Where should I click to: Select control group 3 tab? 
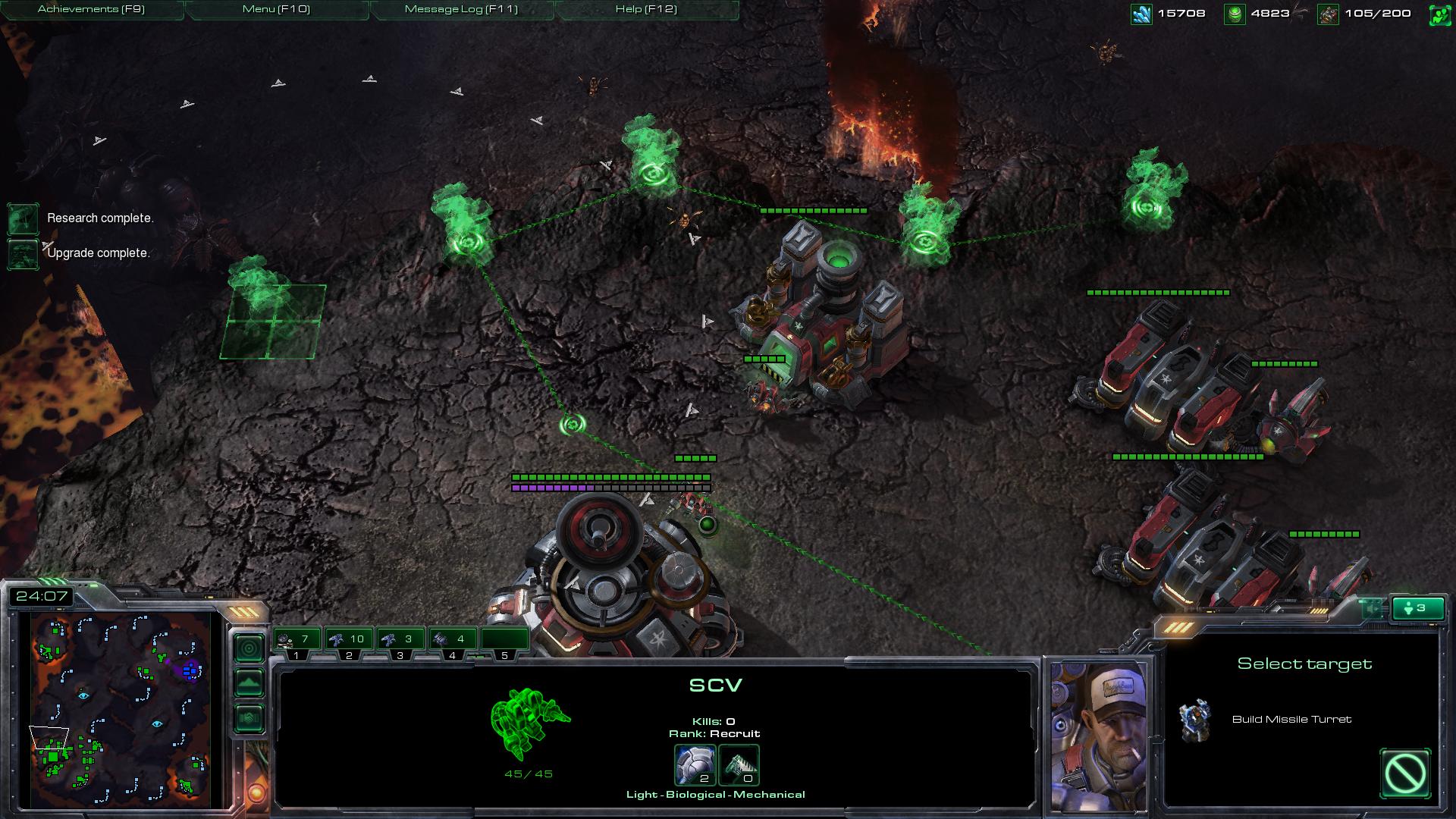(x=400, y=640)
